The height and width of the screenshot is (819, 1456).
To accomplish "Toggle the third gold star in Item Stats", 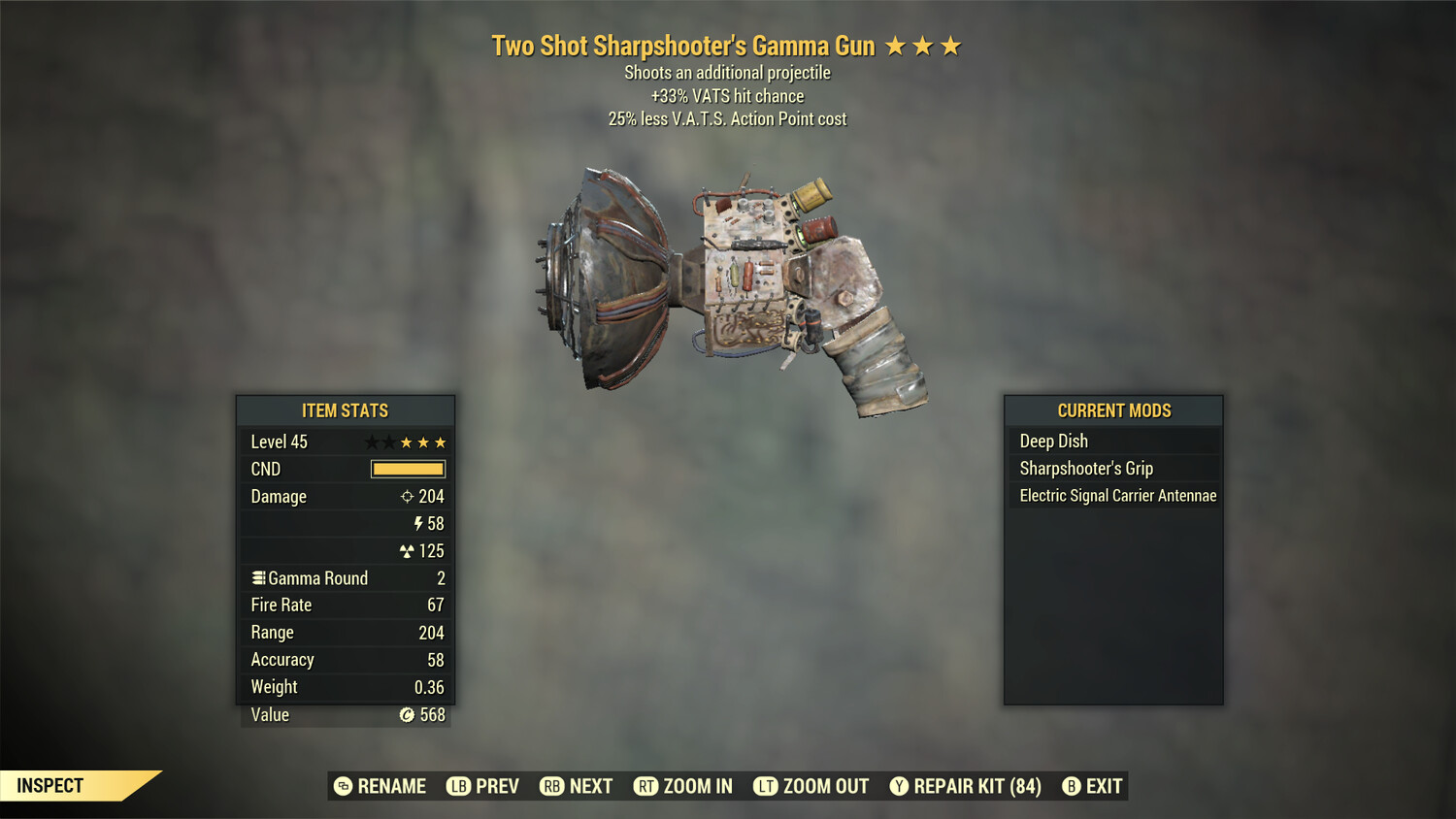I will click(x=442, y=442).
